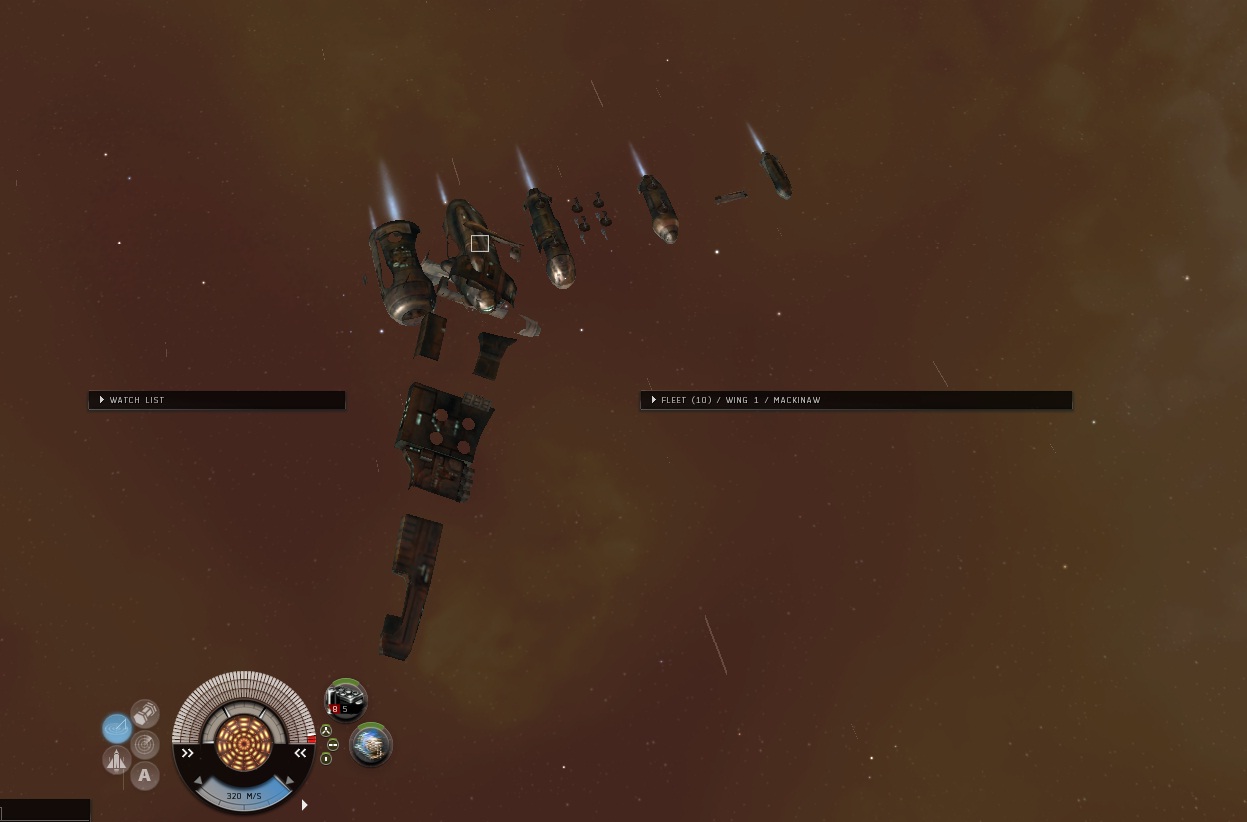Click the right speed-gauge triangle for full speed

coord(289,780)
